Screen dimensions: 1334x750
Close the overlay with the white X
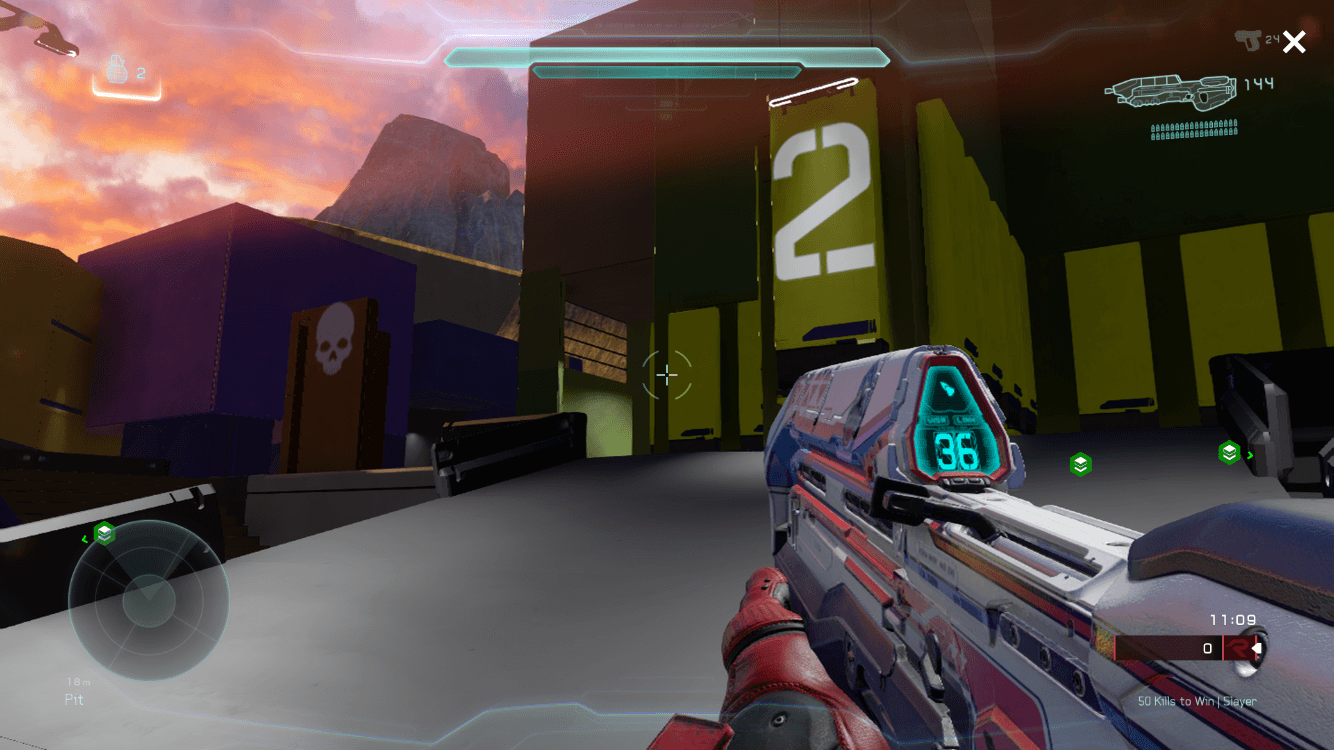(1294, 42)
